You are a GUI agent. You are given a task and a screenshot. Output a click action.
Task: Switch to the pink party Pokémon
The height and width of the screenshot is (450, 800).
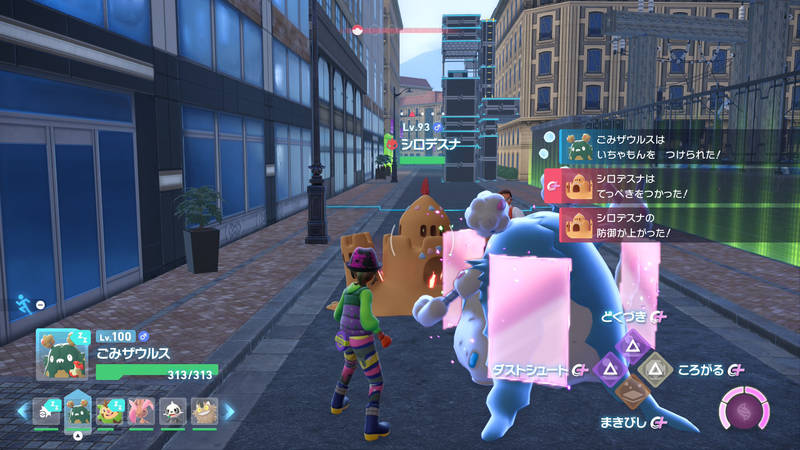(141, 411)
